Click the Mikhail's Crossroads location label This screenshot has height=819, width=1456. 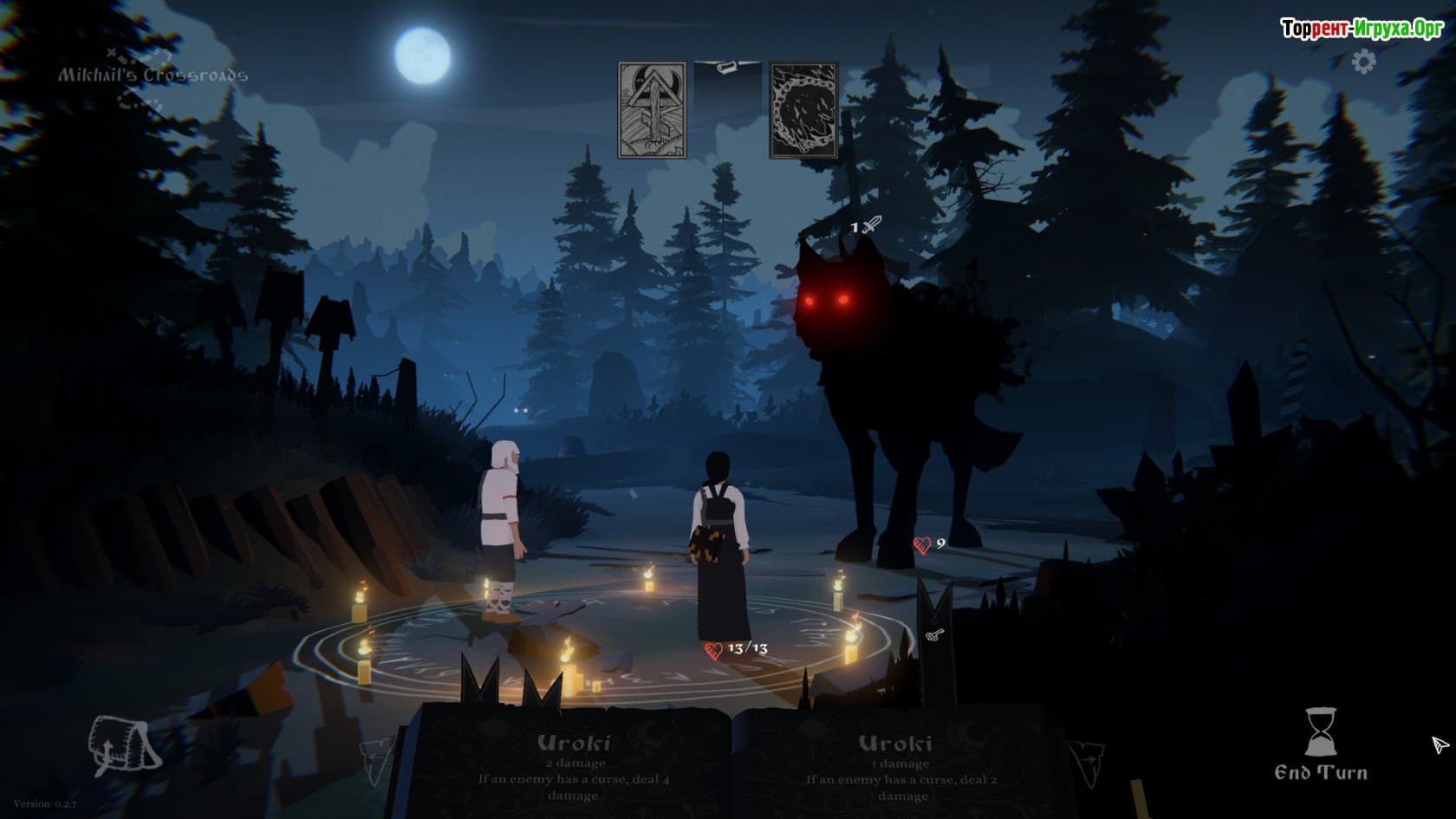tap(153, 75)
